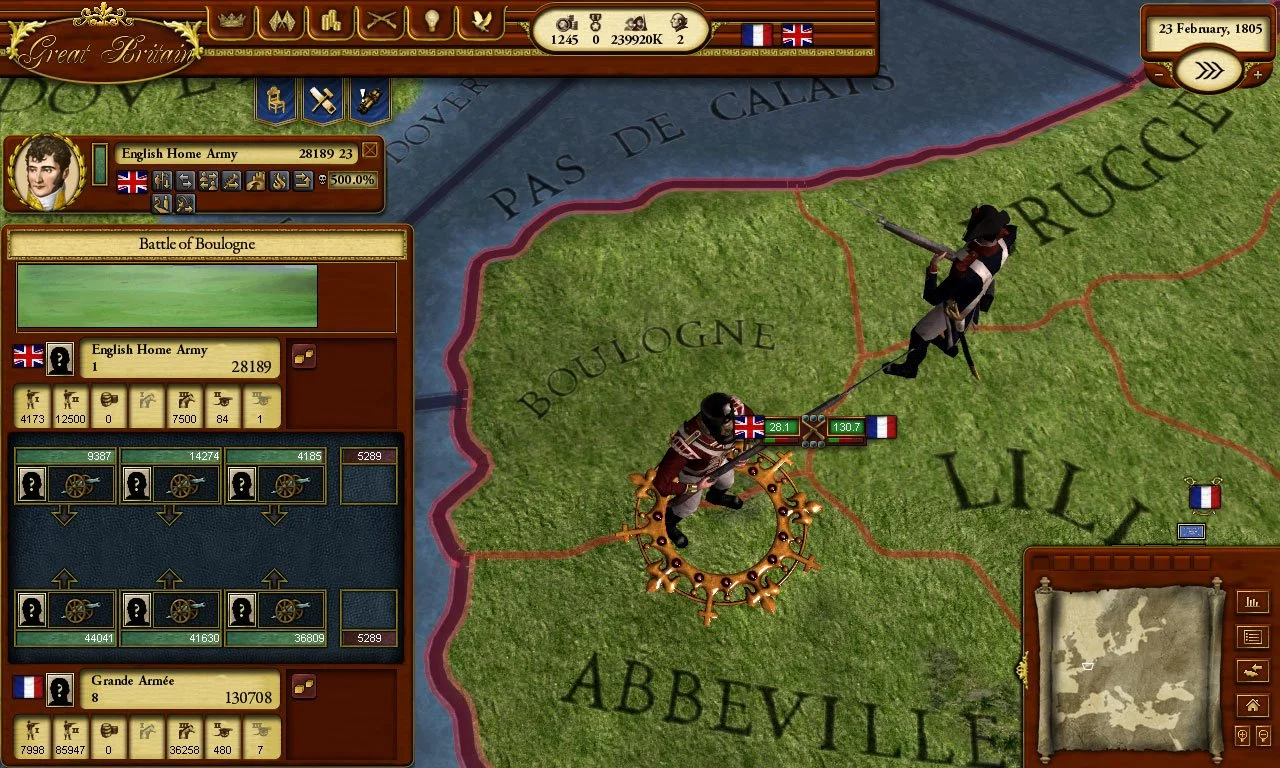
Task: Open the ledger list icon beside the minimap
Action: [x=1252, y=636]
